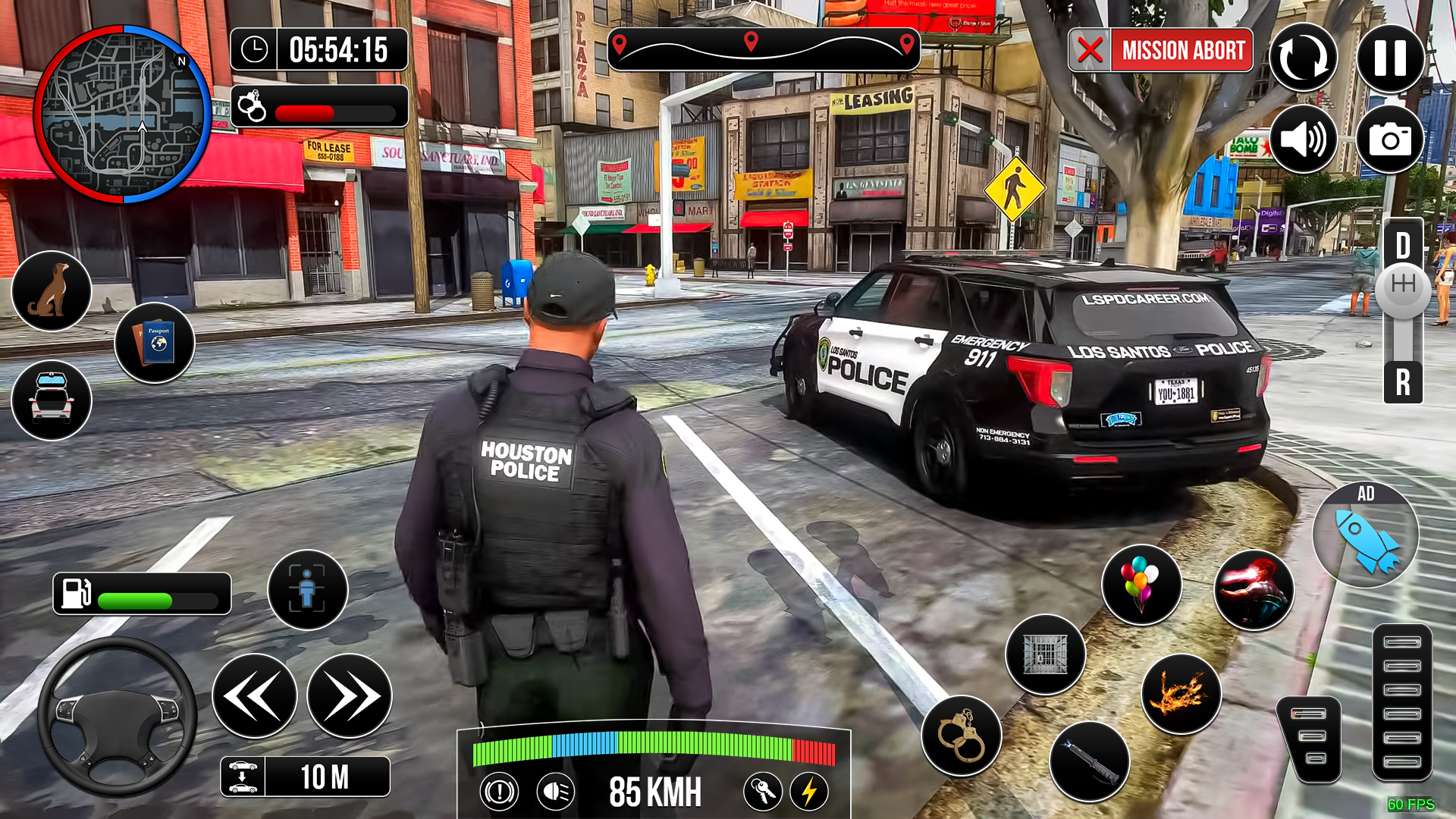Restart the mission with the circular arrow
The height and width of the screenshot is (819, 1456).
click(1303, 57)
